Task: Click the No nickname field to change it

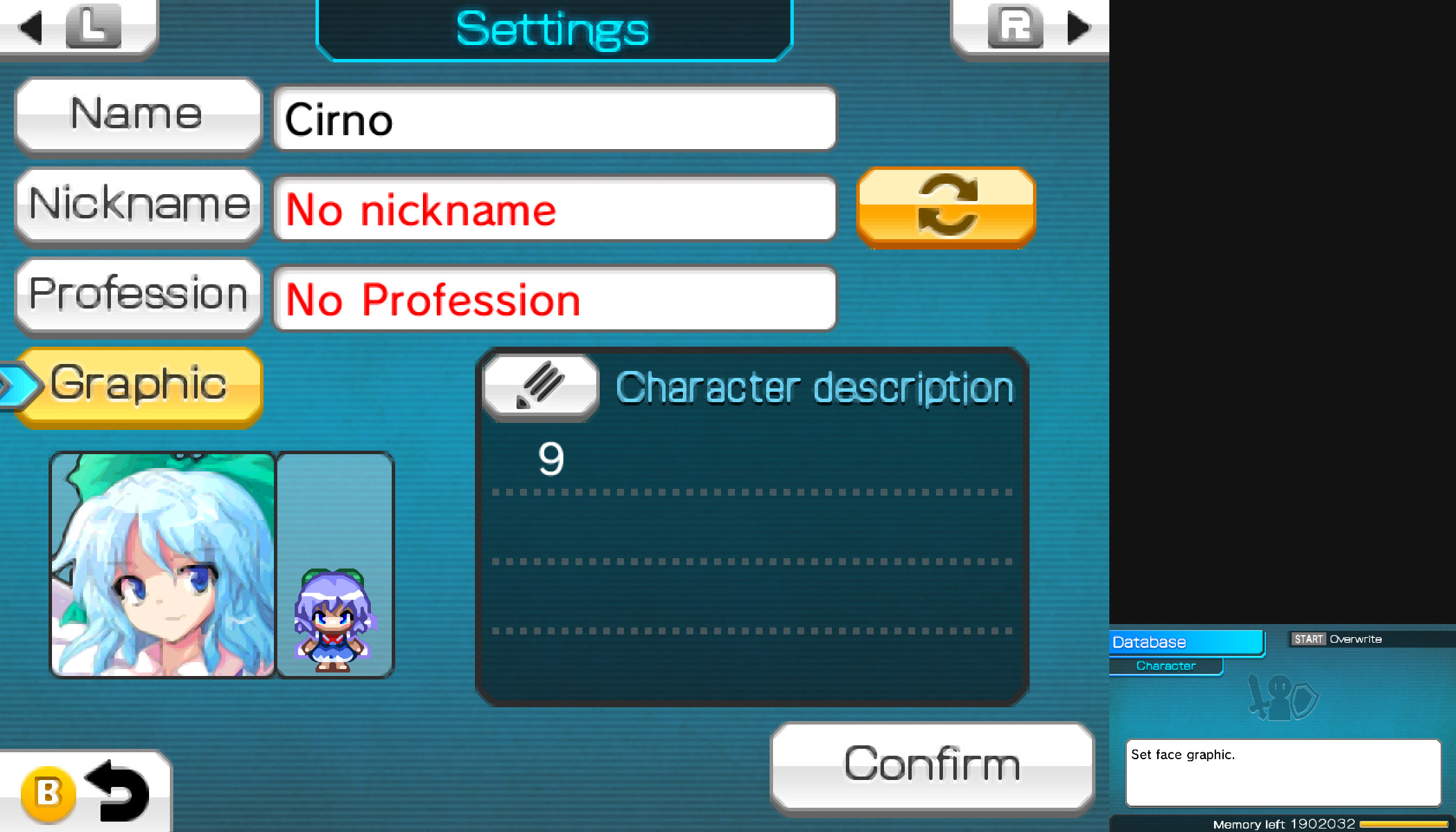Action: (x=555, y=209)
